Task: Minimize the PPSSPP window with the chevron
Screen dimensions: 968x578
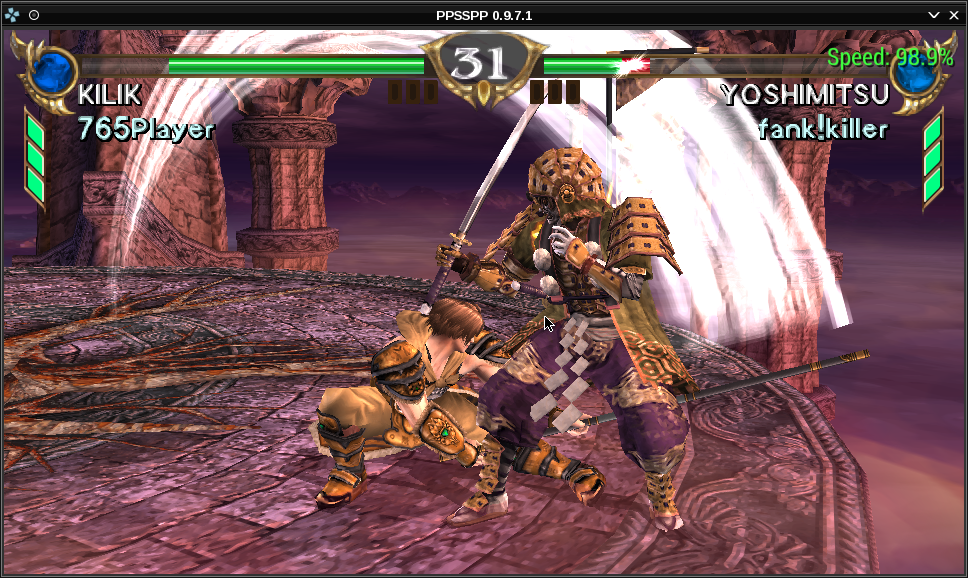Action: pyautogui.click(x=934, y=14)
